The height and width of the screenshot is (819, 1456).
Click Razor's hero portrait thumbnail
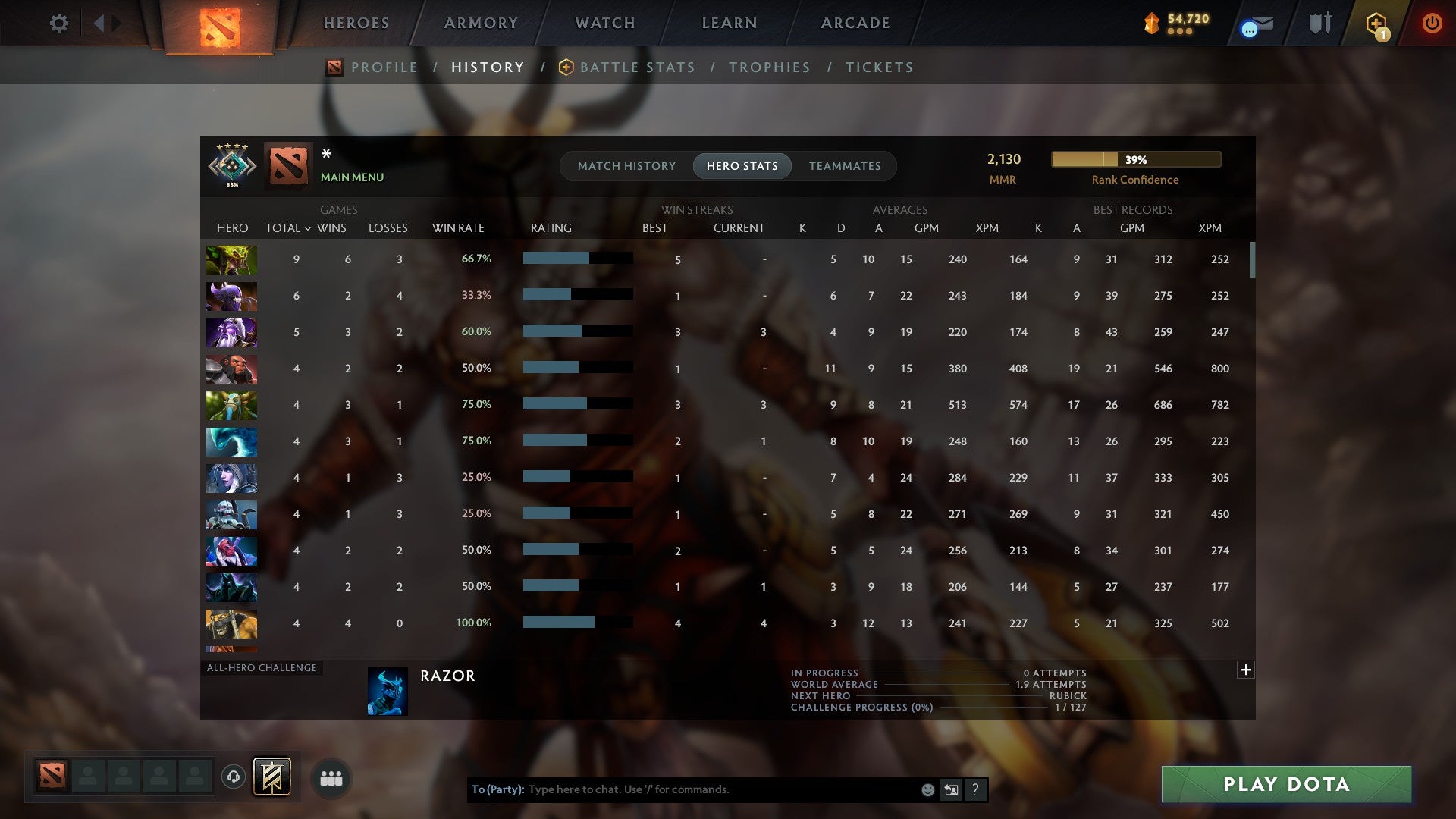(x=387, y=691)
